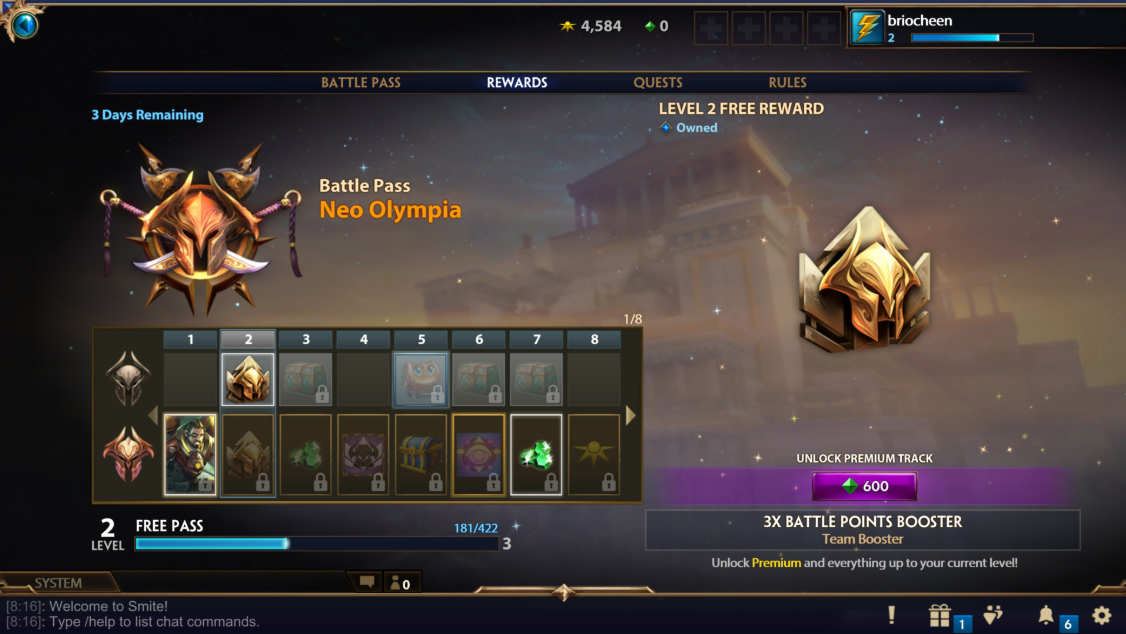Select the Rewards tab
This screenshot has width=1126, height=634.
[517, 83]
